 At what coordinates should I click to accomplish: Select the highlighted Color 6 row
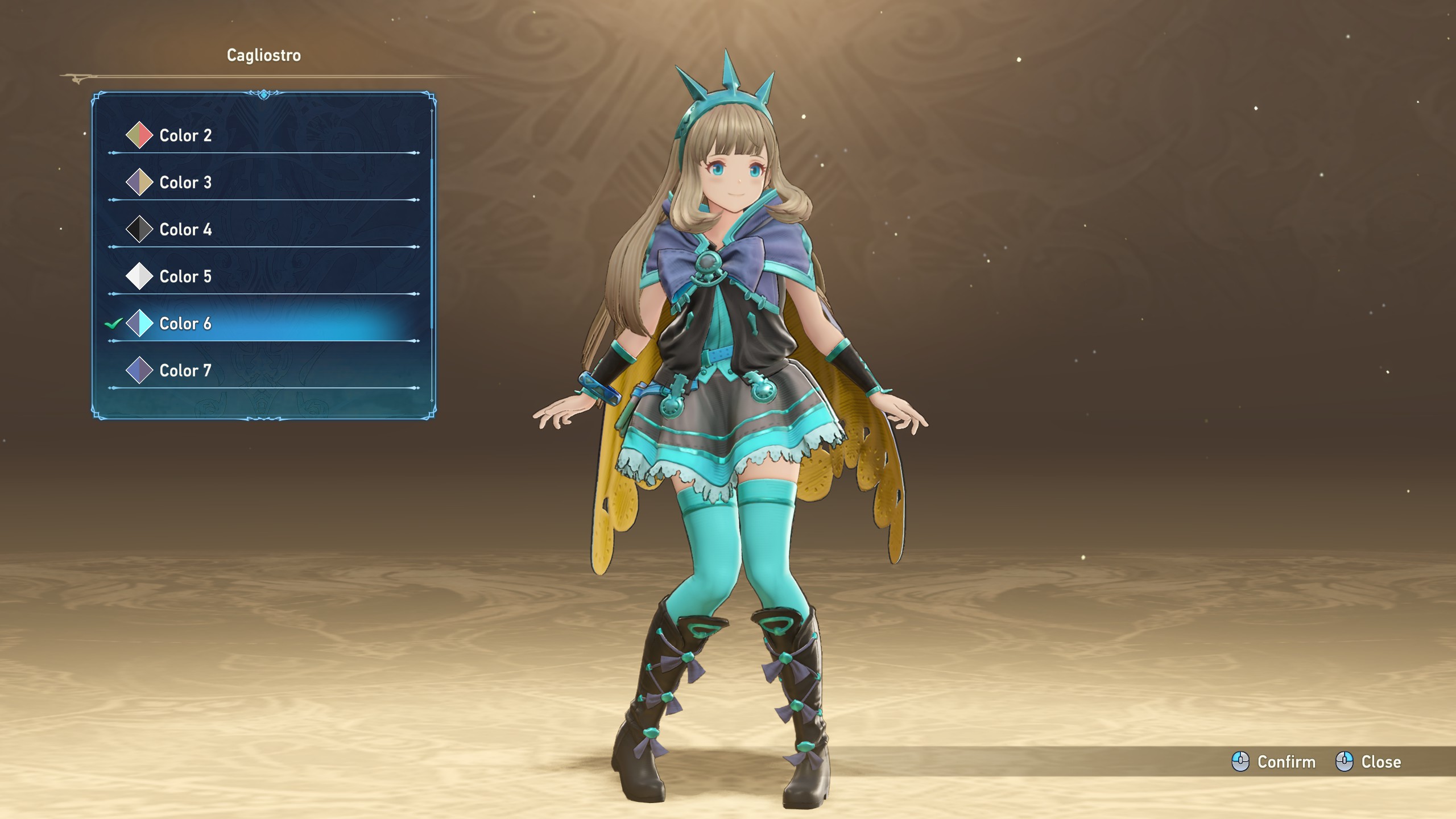click(x=185, y=324)
